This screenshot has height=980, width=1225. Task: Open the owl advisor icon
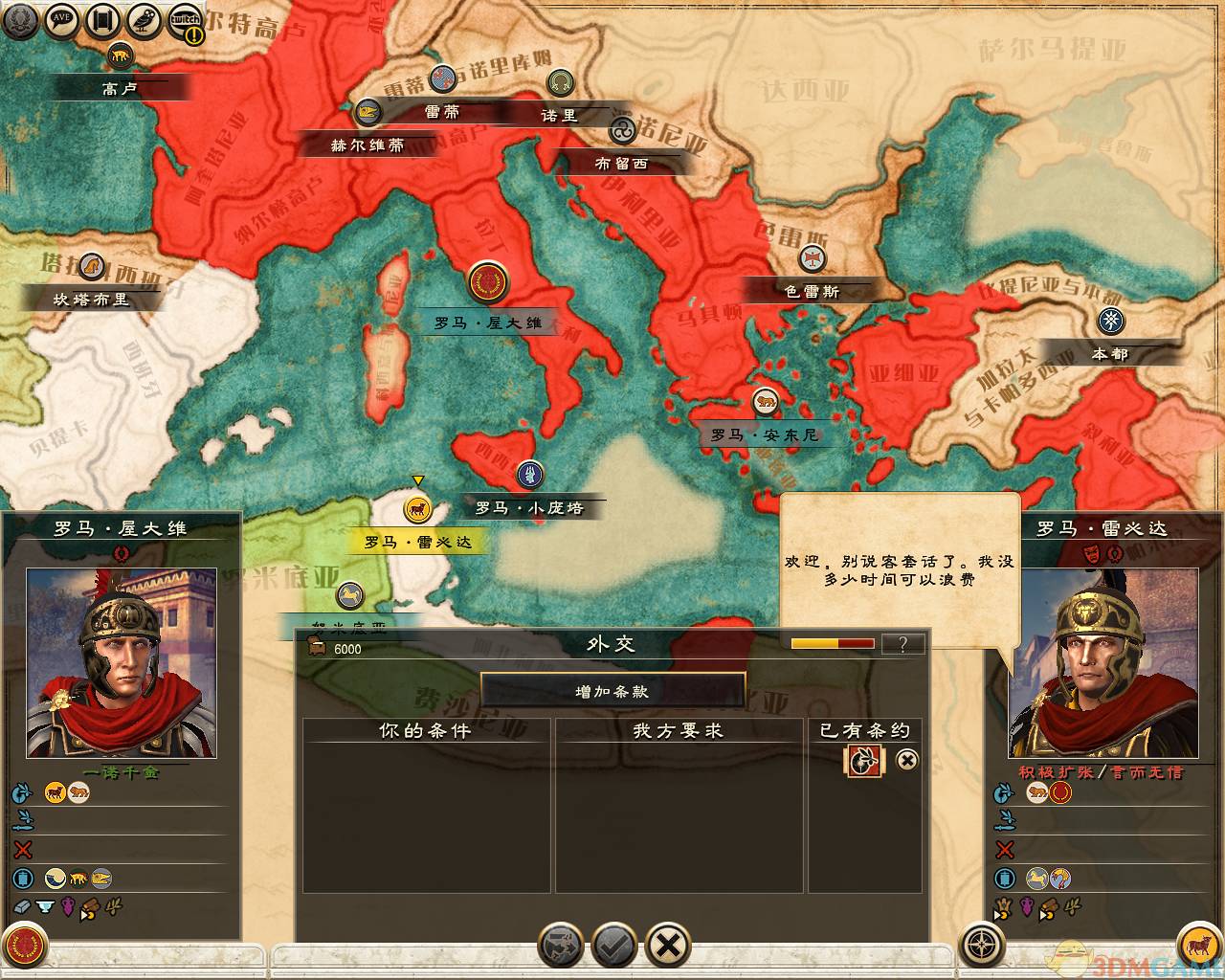point(145,21)
